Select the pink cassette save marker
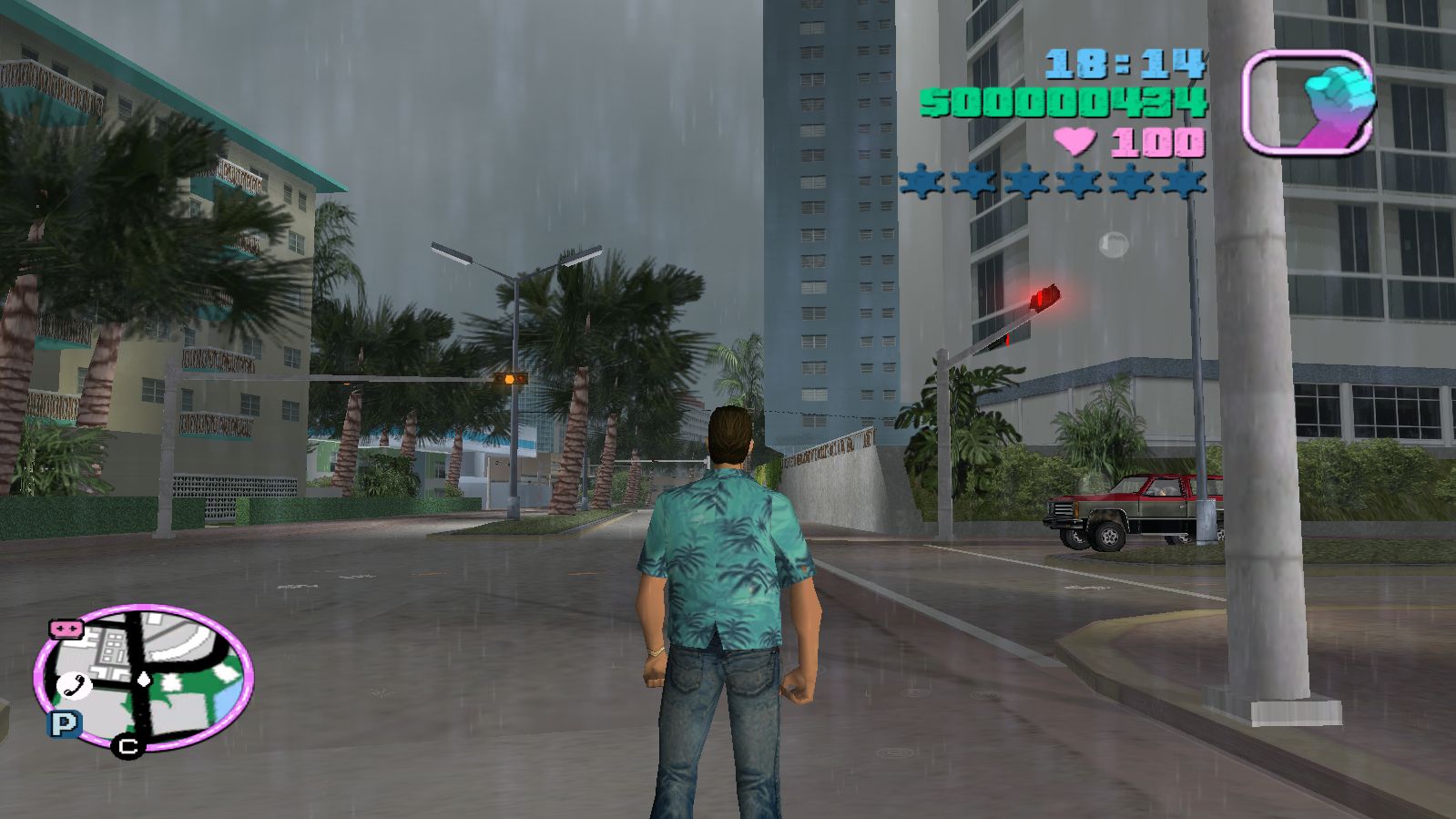This screenshot has height=819, width=1456. [66, 629]
